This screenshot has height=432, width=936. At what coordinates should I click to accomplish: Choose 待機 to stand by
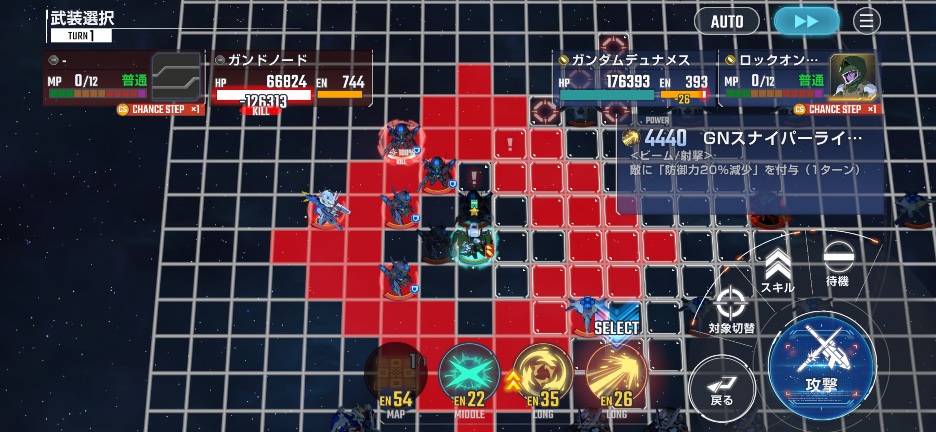837,263
